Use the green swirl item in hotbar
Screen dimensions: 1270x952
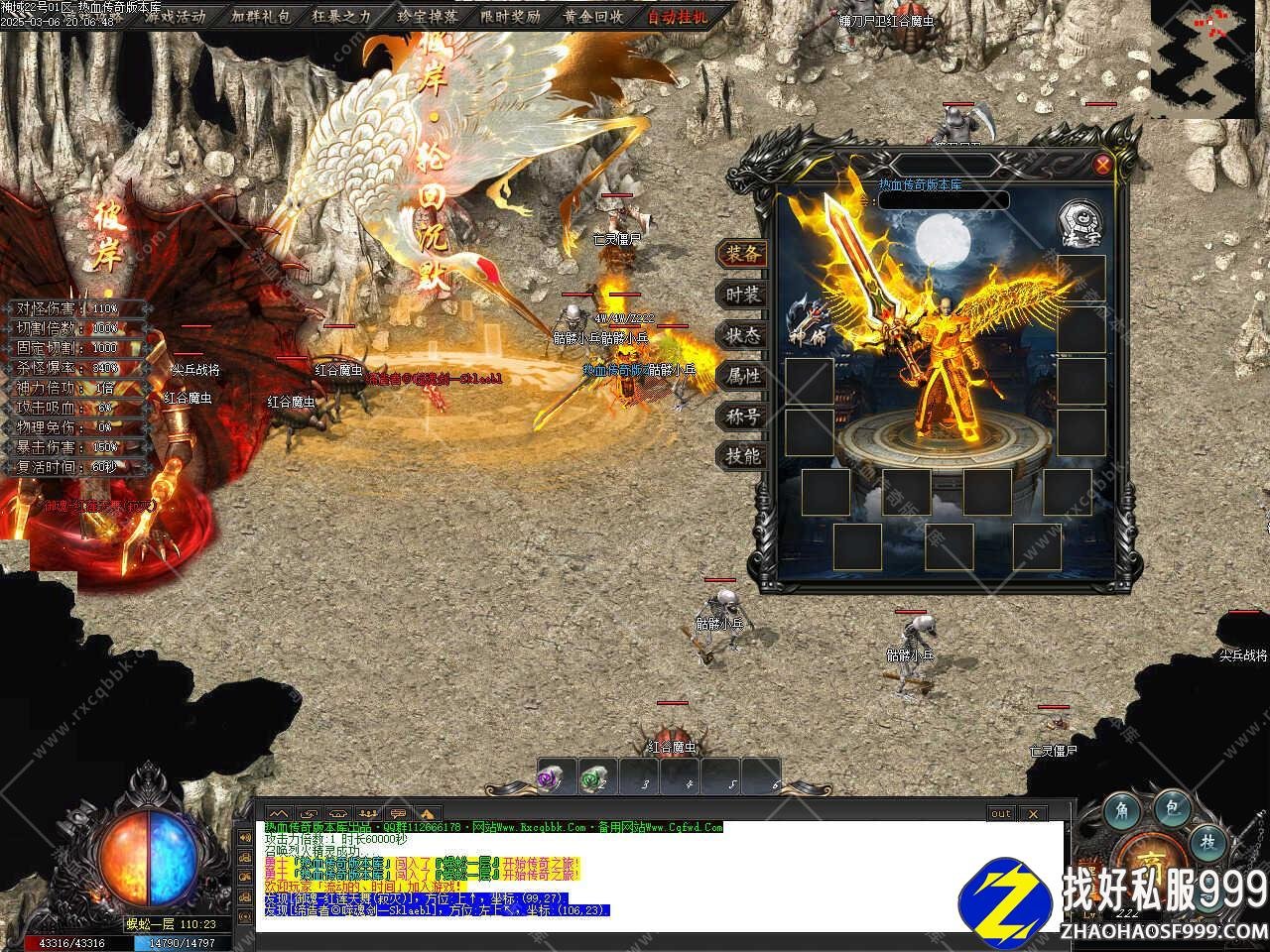[x=596, y=778]
